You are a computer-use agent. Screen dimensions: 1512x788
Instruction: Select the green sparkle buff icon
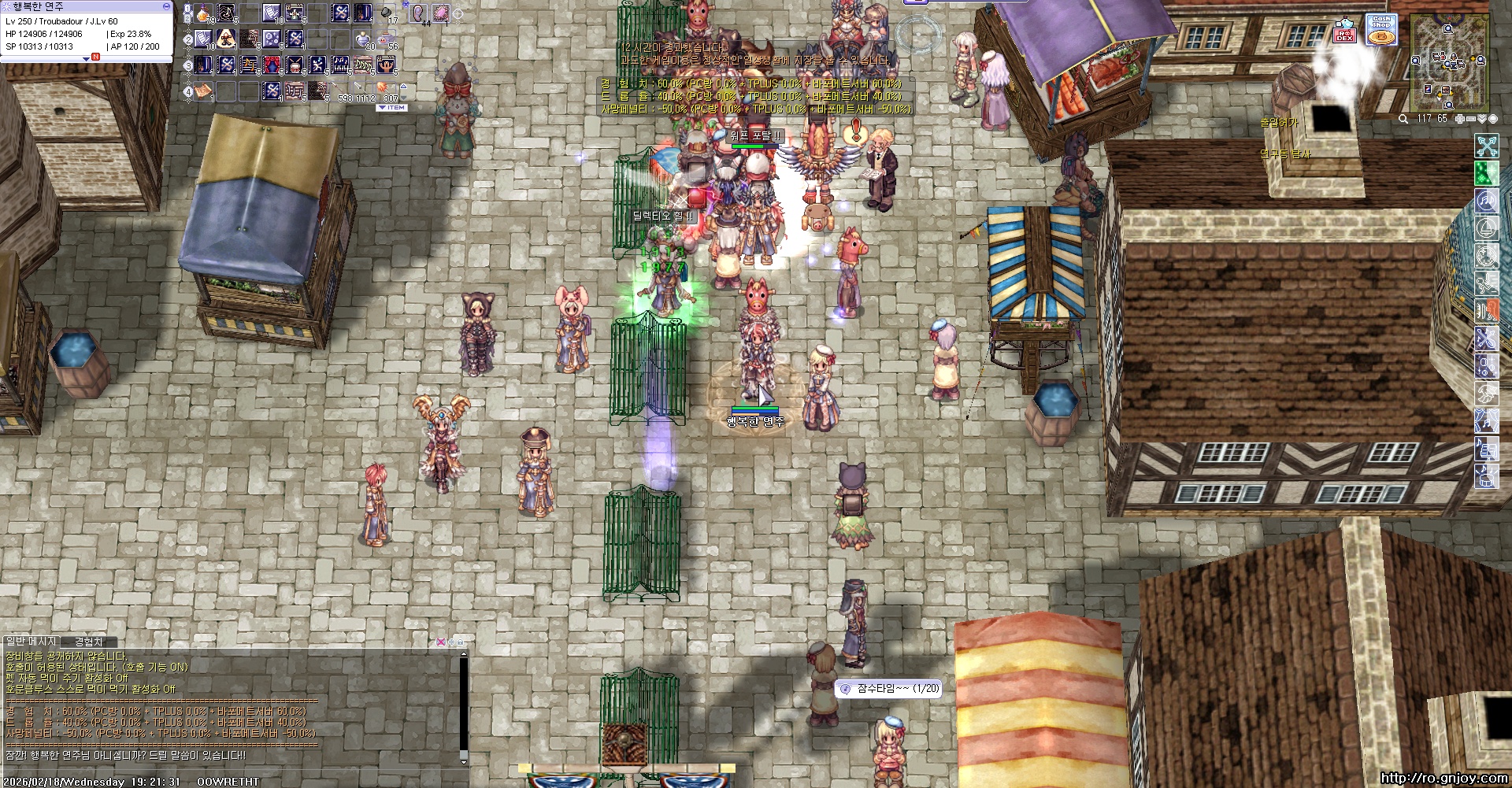(1486, 173)
